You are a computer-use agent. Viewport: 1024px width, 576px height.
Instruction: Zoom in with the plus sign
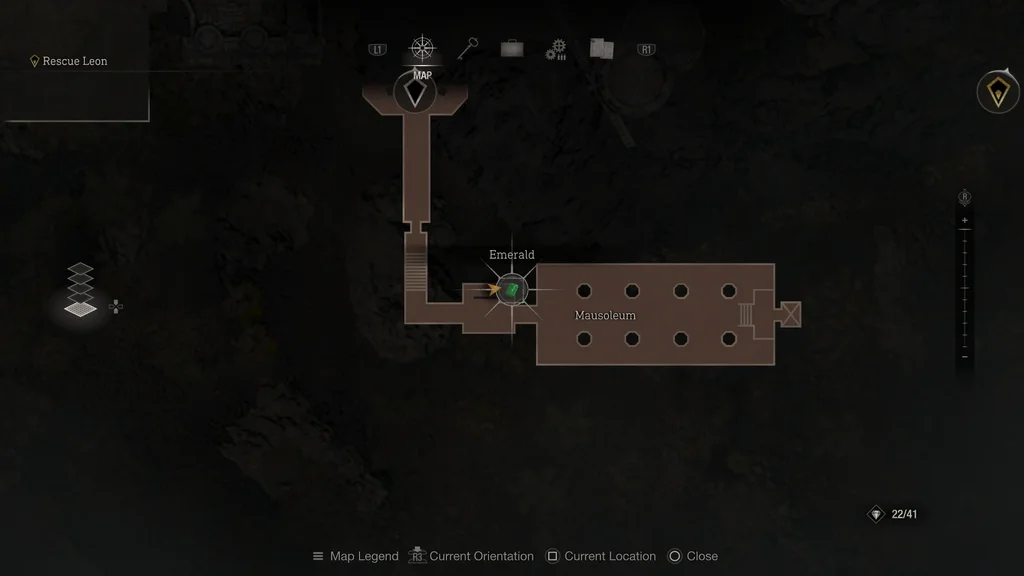(964, 220)
